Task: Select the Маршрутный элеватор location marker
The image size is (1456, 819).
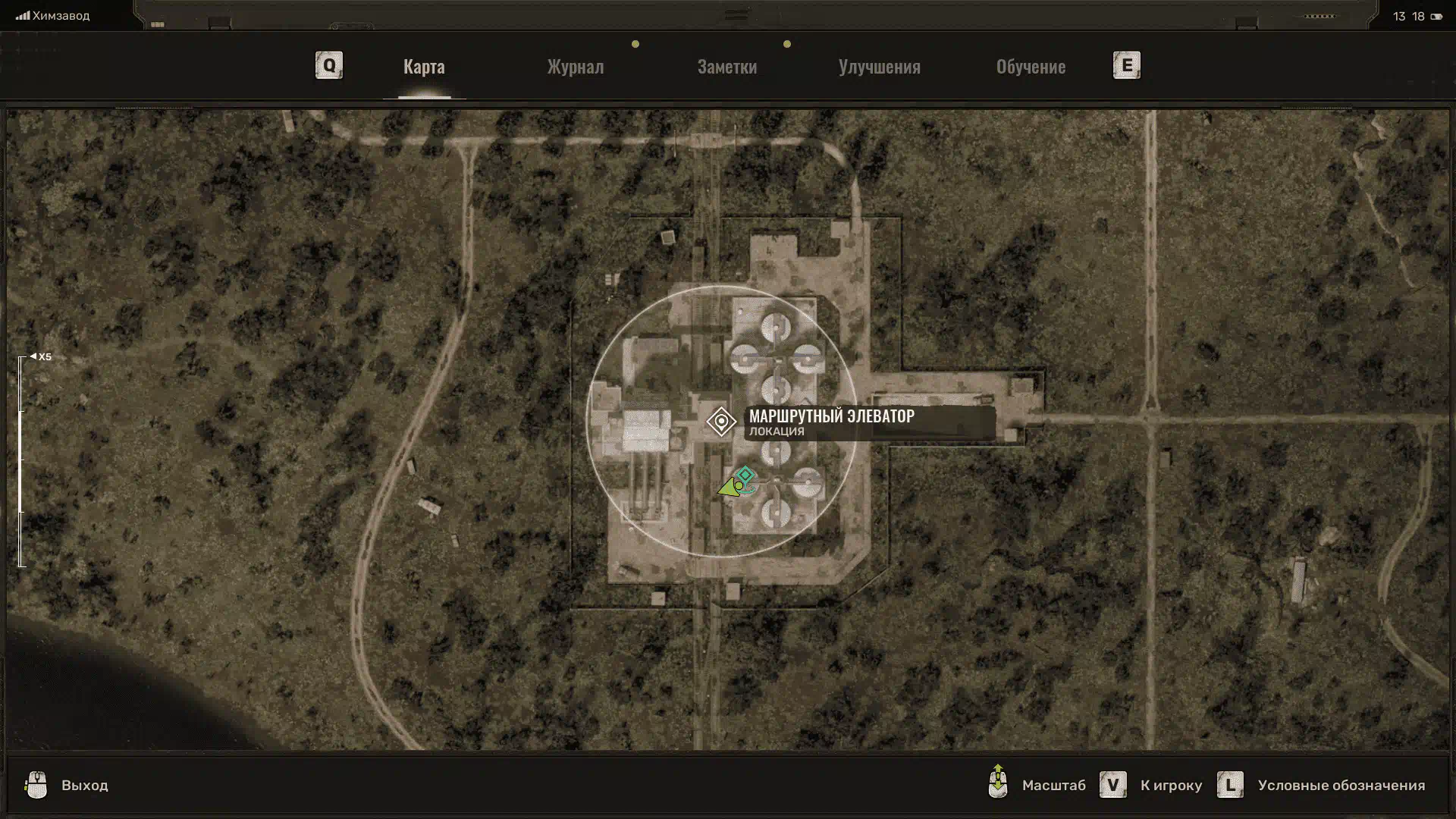Action: (x=721, y=421)
